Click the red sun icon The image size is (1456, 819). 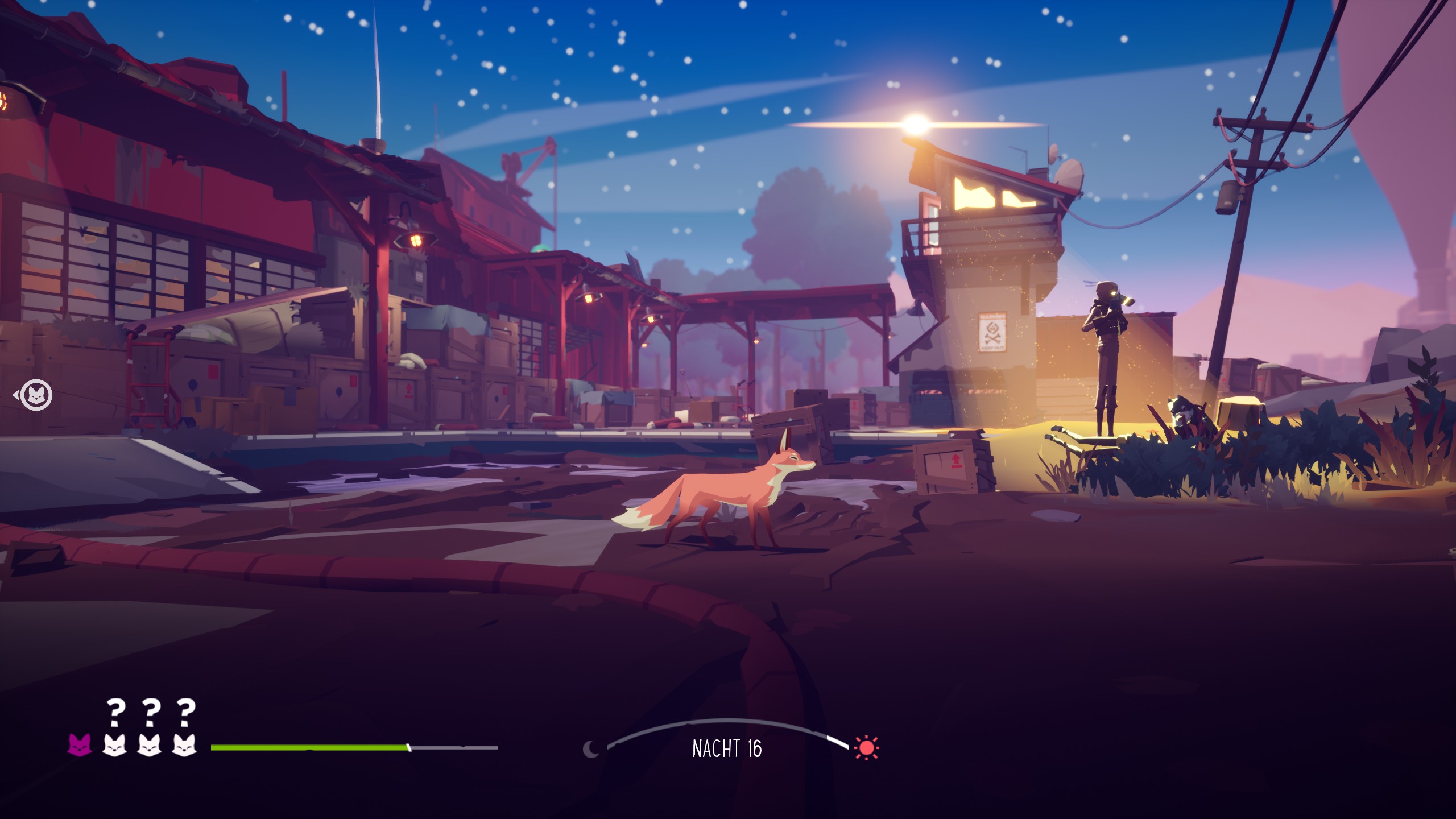point(866,747)
